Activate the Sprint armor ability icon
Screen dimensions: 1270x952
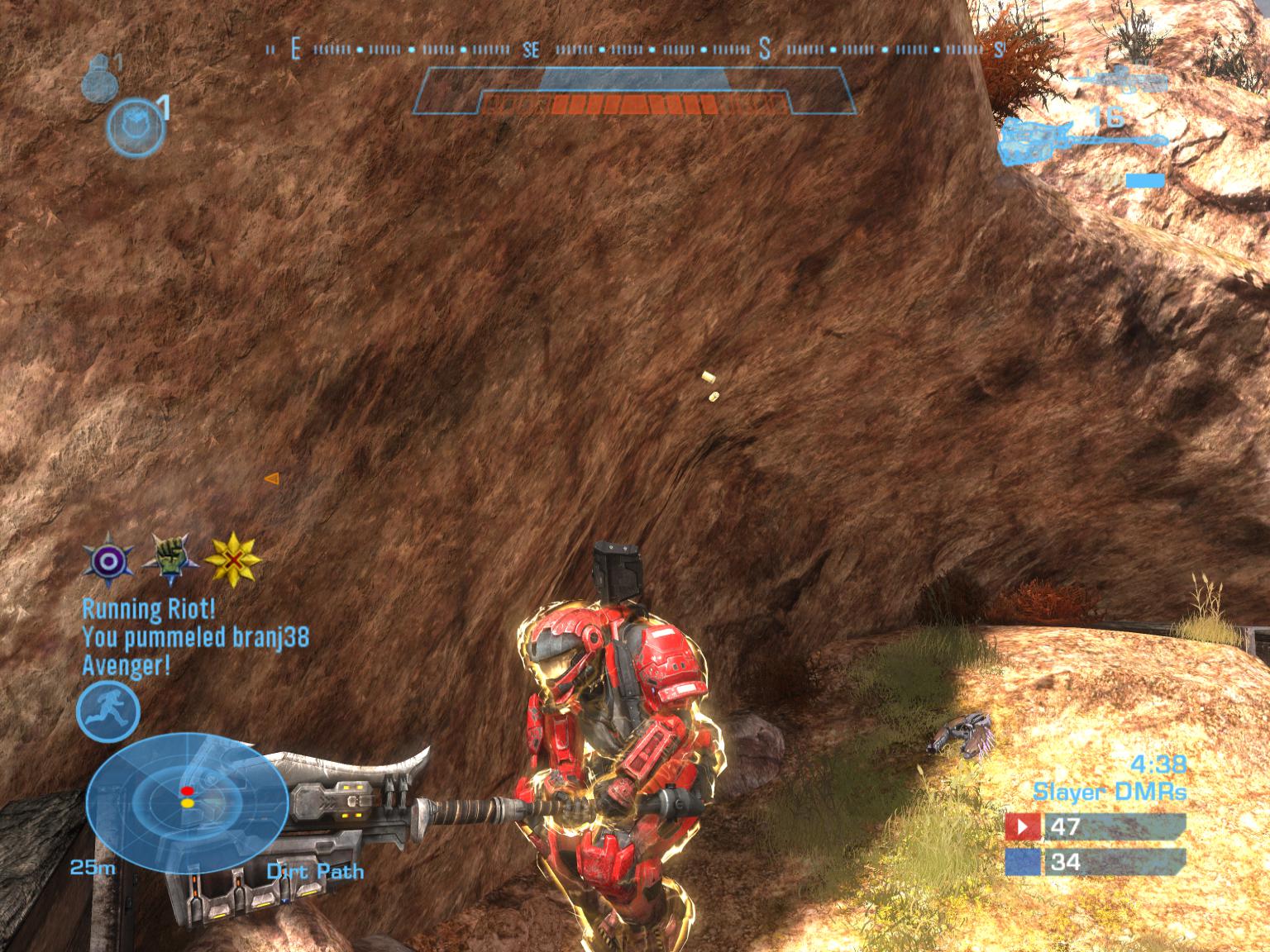[x=108, y=713]
